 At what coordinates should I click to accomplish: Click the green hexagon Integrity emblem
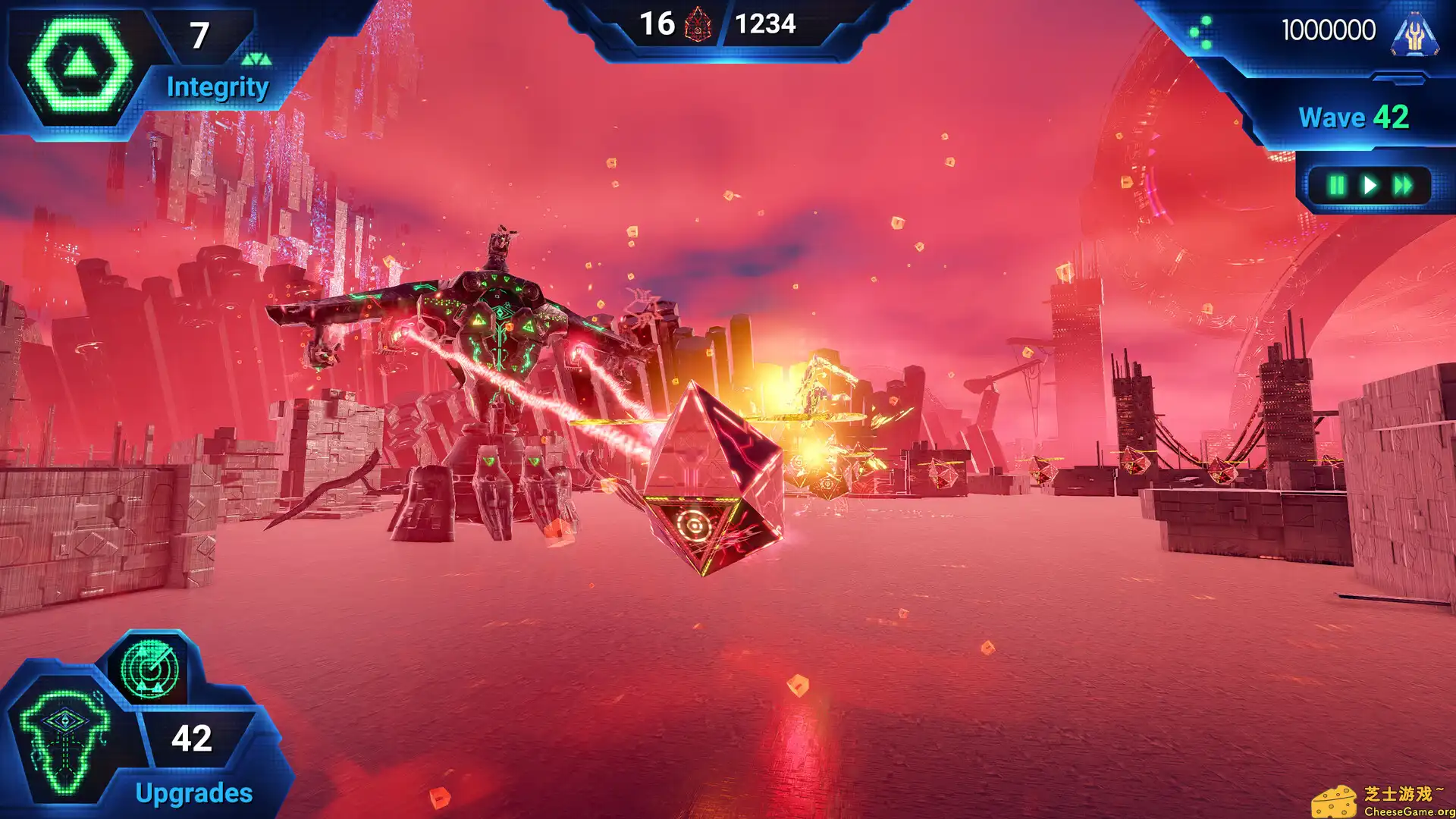(79, 65)
